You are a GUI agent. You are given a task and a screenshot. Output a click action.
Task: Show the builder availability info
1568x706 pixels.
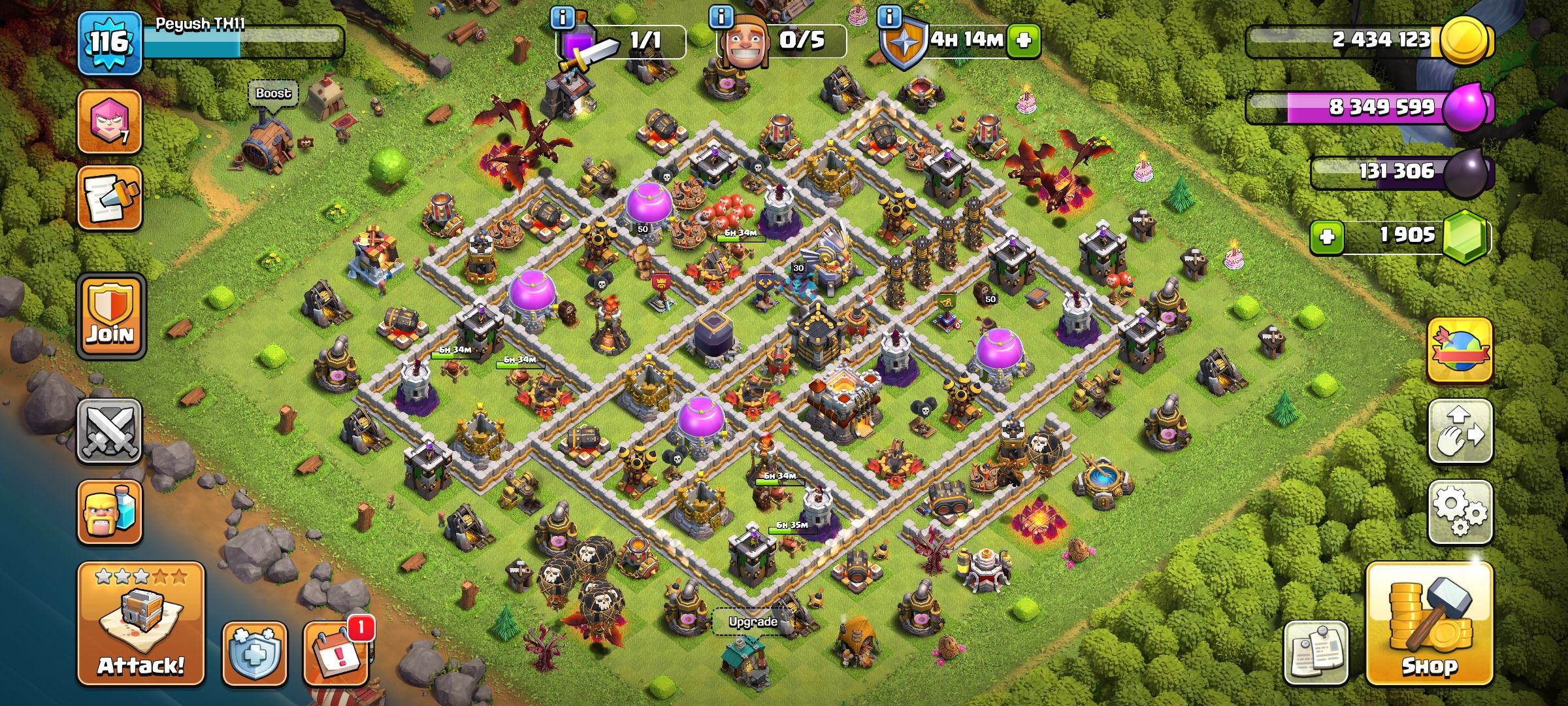pos(721,17)
